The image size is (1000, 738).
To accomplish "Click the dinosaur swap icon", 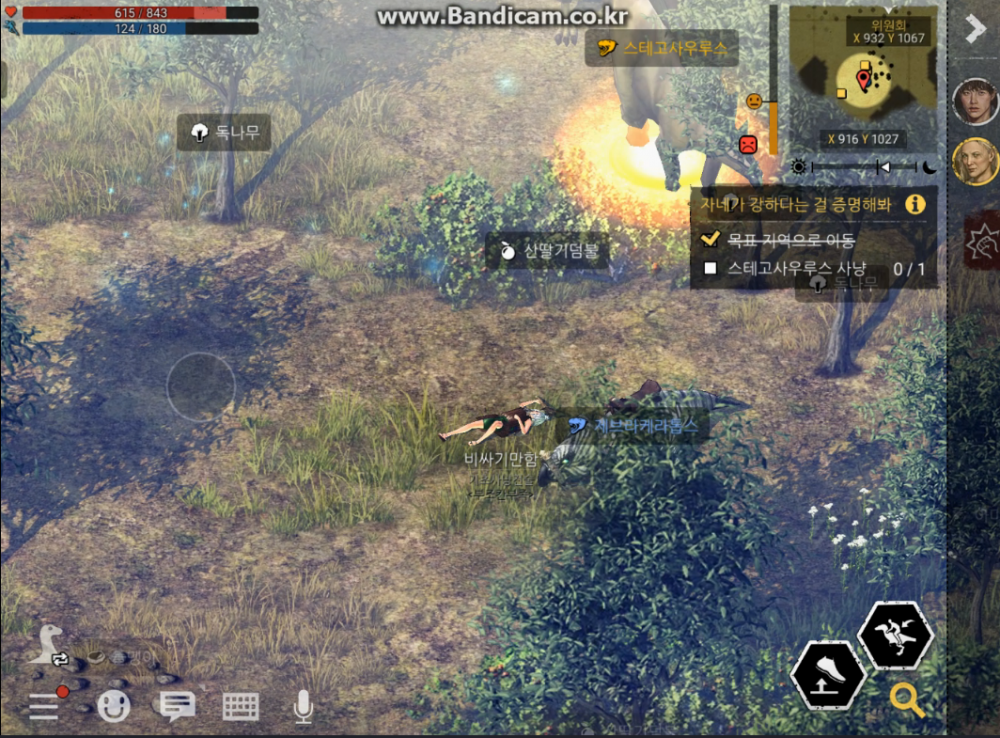I will click(x=46, y=645).
